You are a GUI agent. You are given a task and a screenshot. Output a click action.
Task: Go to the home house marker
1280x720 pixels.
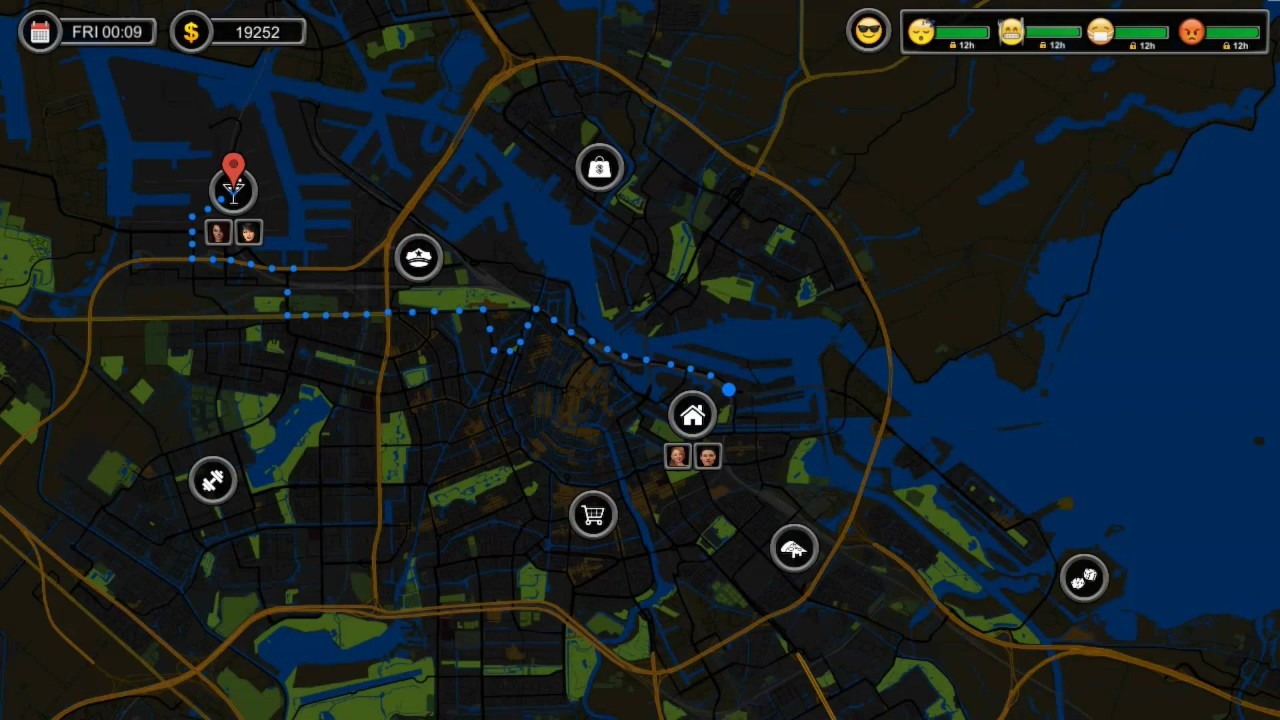tap(693, 415)
